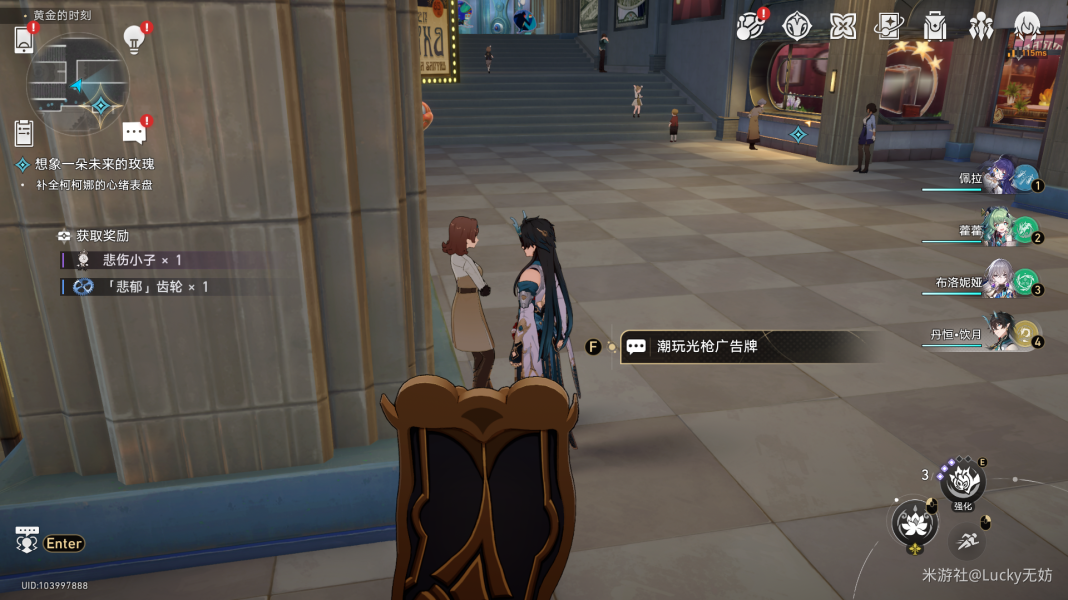Toggle the sprint running icon
Viewport: 1068px width, 600px height.
(966, 542)
